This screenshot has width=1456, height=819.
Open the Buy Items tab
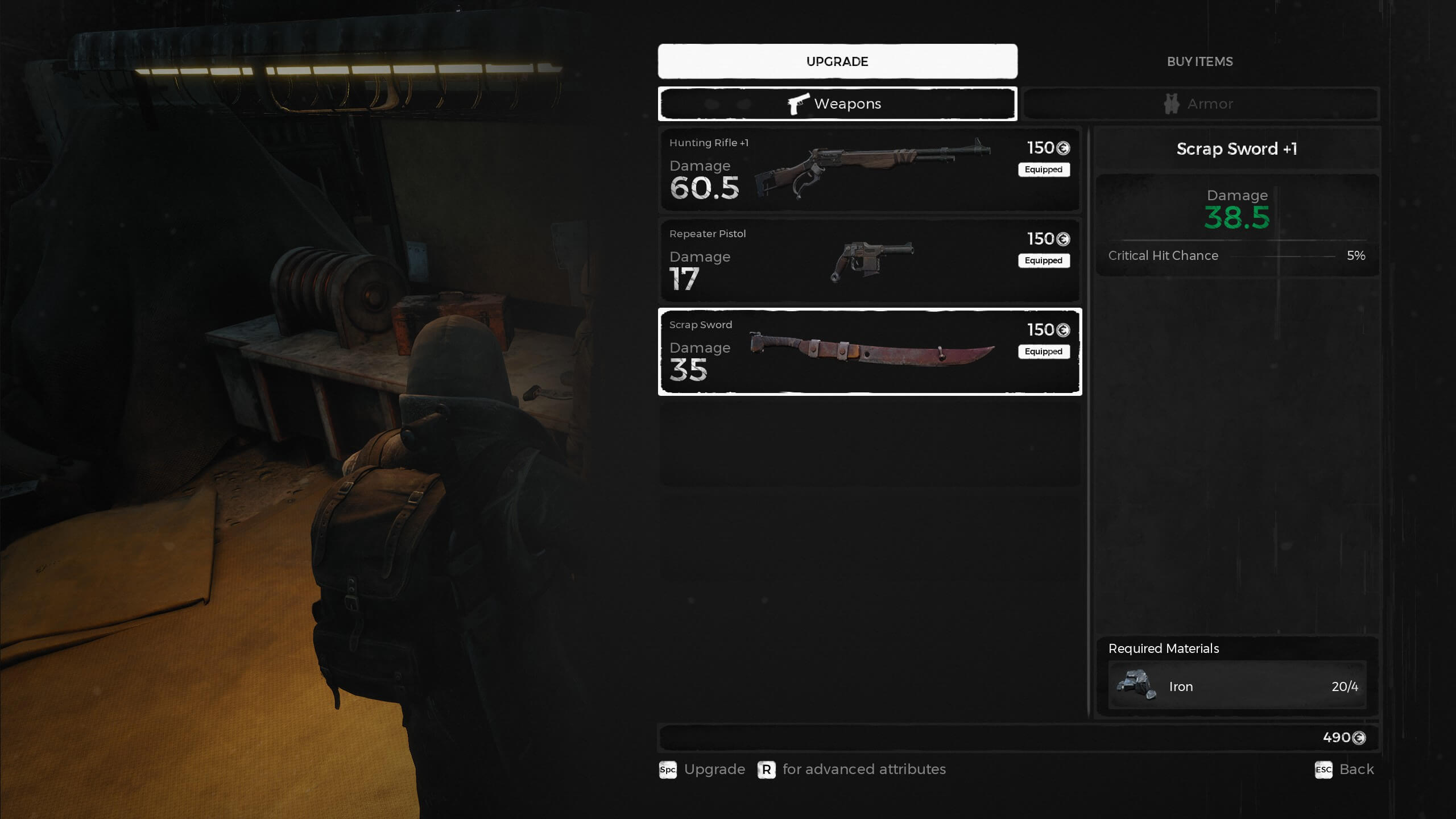[x=1199, y=61]
